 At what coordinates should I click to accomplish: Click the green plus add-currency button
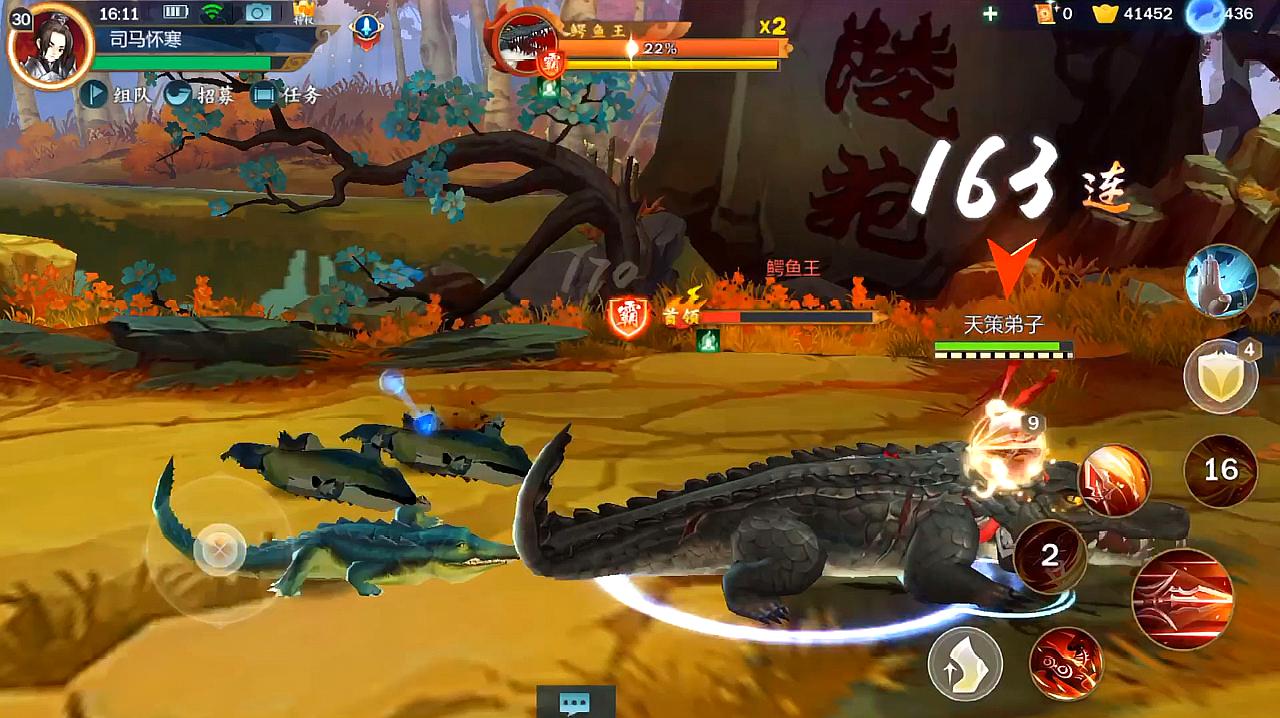pyautogui.click(x=990, y=14)
